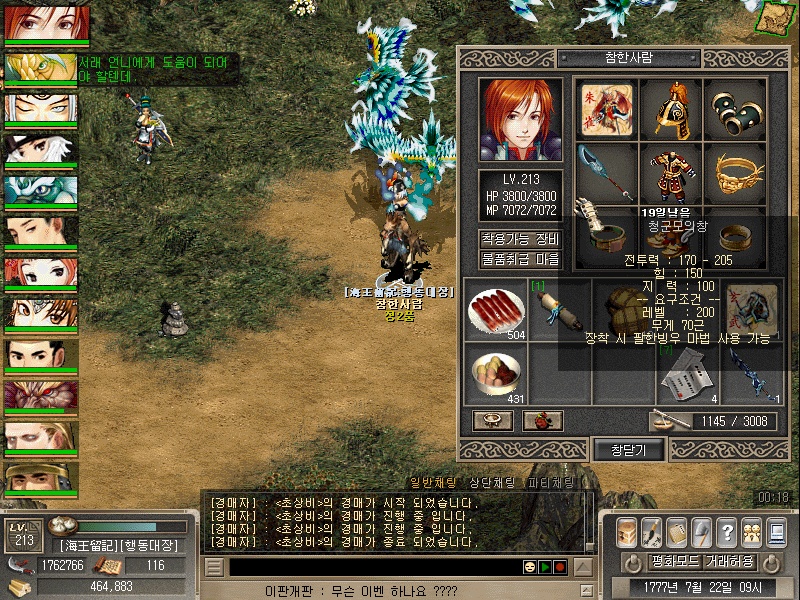Select the golden helmet equipment slot
This screenshot has height=600, width=800.
tap(672, 109)
